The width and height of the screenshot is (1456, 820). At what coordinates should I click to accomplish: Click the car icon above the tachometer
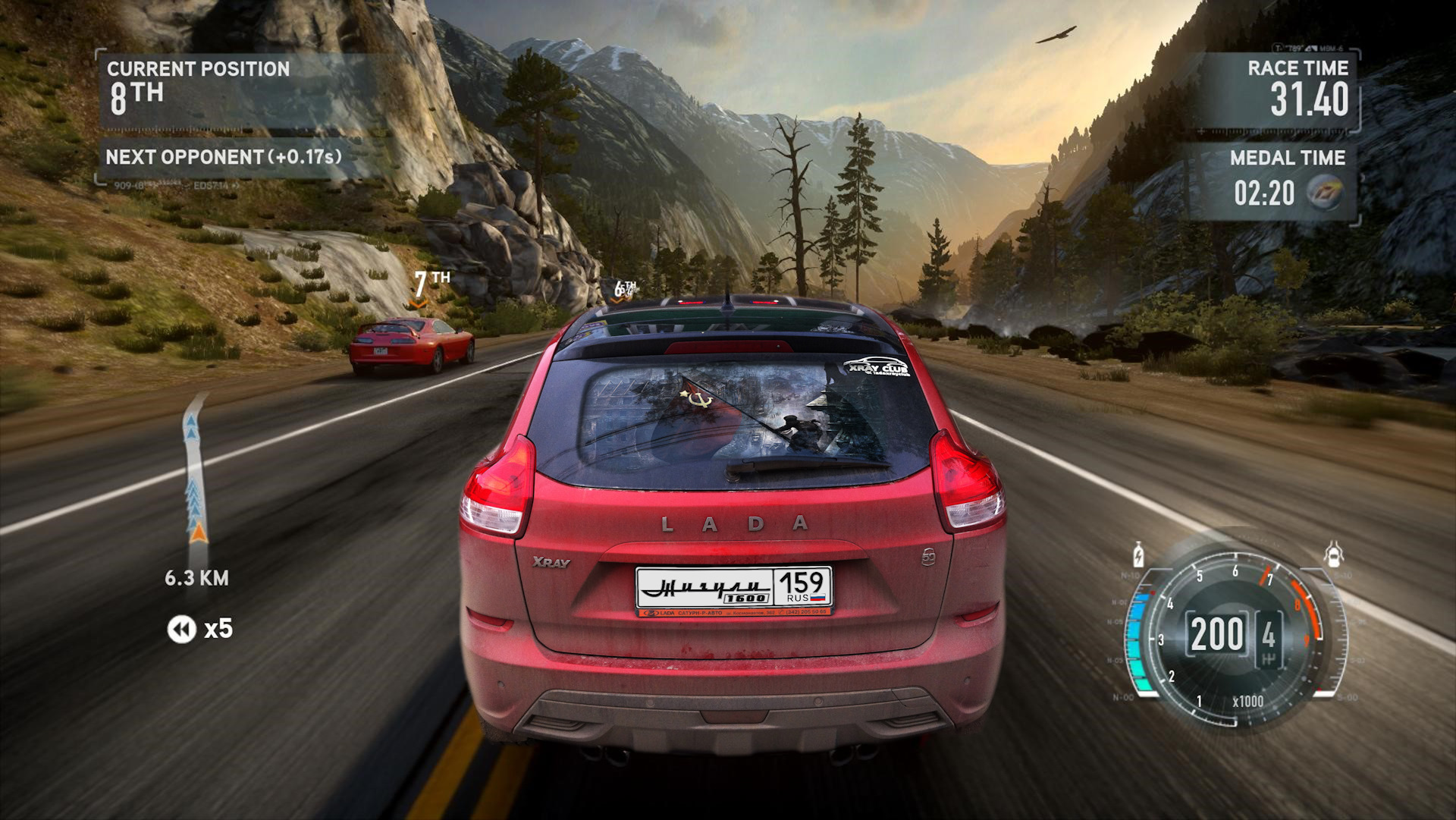(1333, 555)
